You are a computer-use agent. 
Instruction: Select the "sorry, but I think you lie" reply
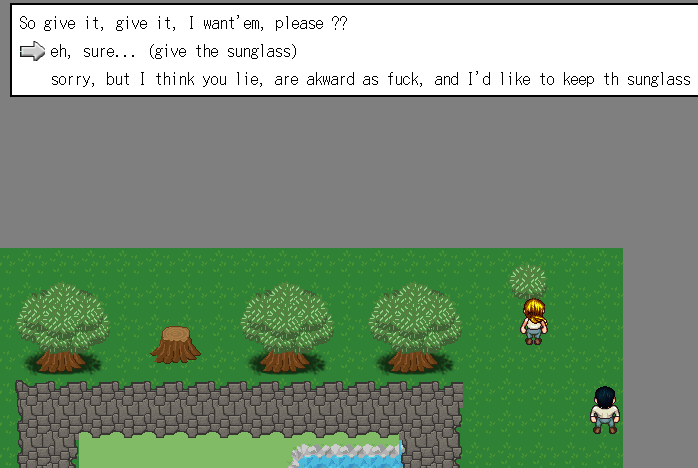(370, 79)
